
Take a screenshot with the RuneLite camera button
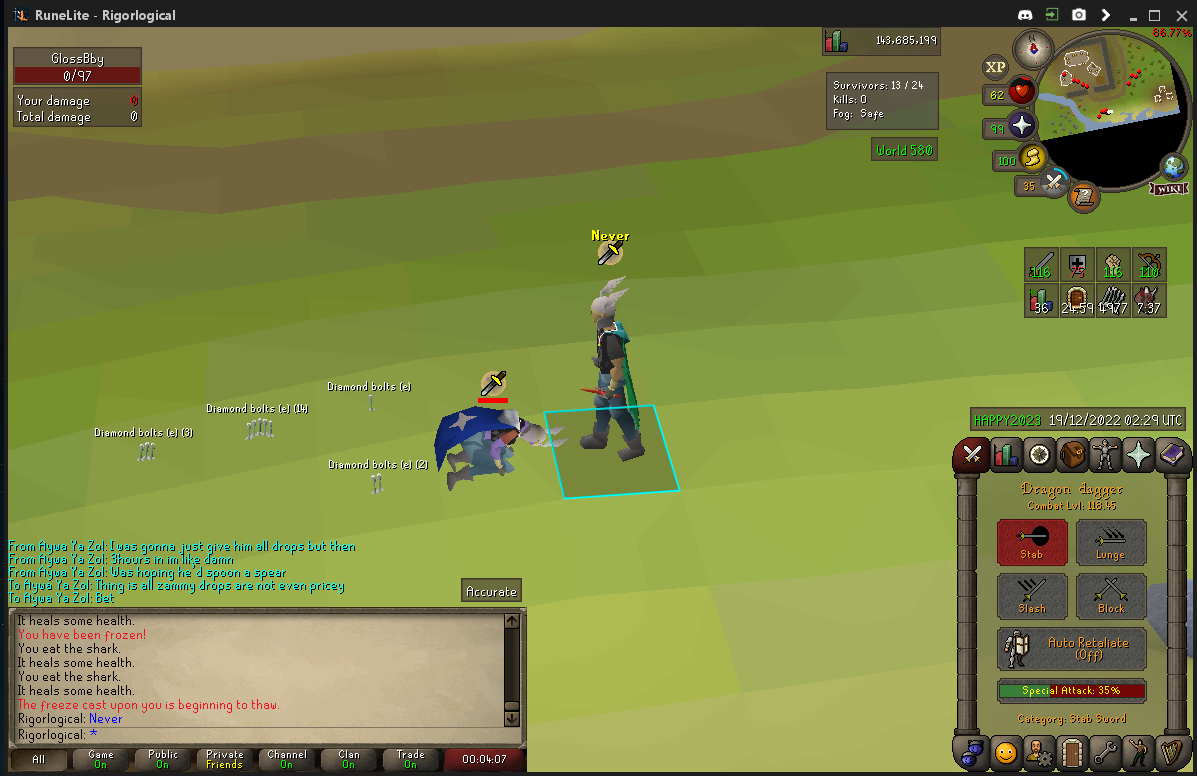pyautogui.click(x=1079, y=15)
